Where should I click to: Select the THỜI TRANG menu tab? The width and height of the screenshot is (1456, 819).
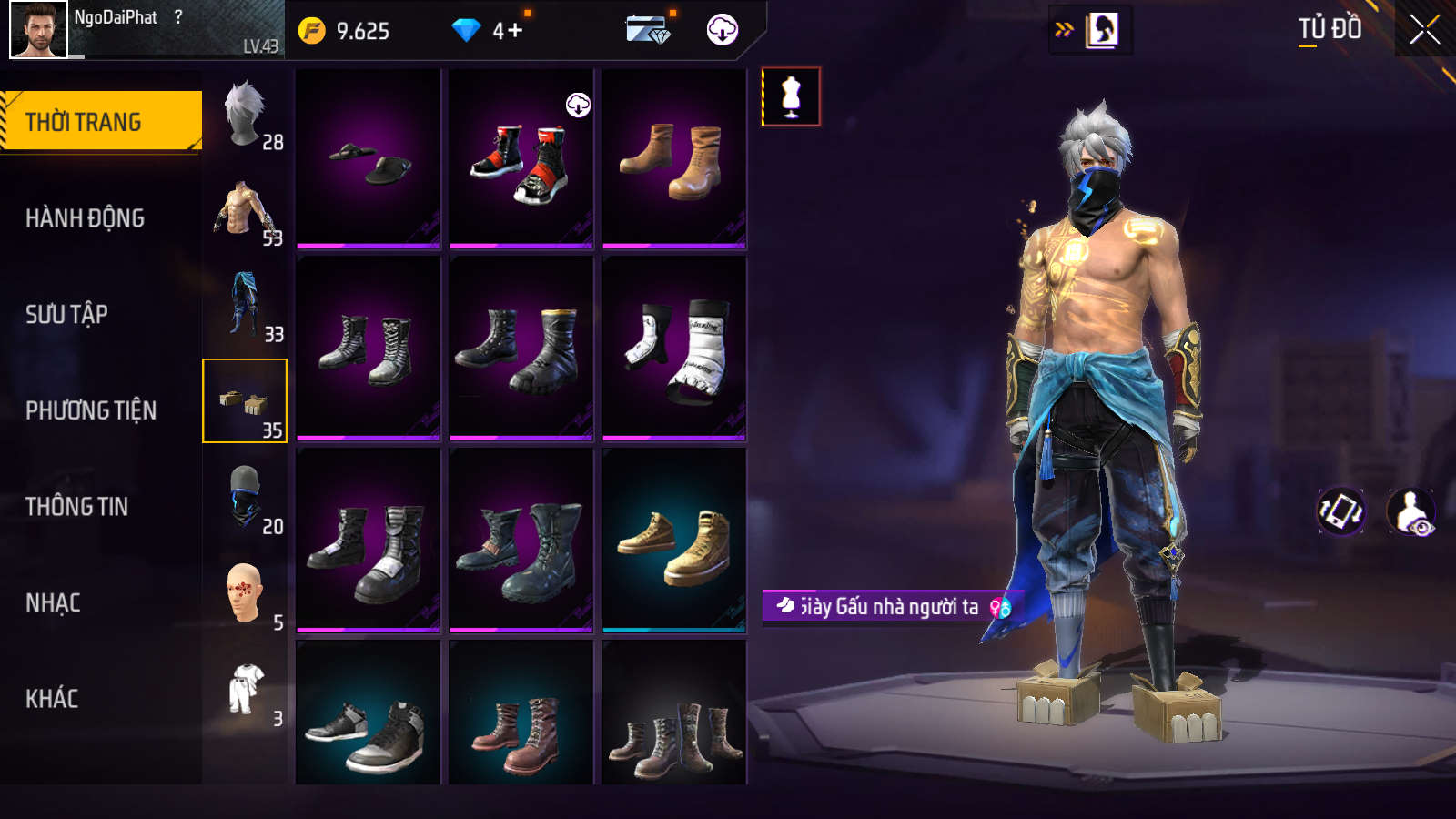(100, 121)
